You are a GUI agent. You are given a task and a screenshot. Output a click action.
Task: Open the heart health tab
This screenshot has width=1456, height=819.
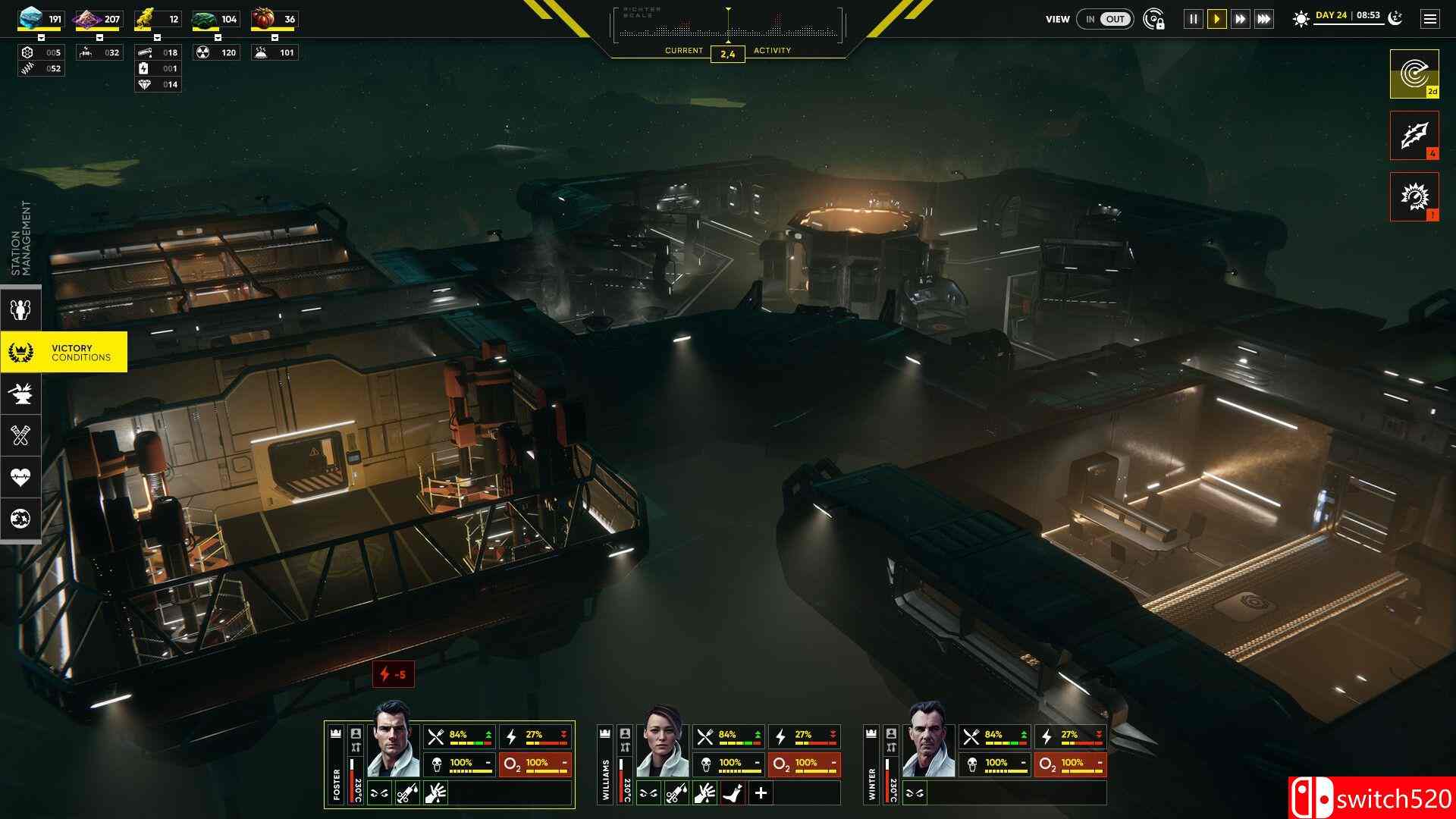tap(20, 477)
